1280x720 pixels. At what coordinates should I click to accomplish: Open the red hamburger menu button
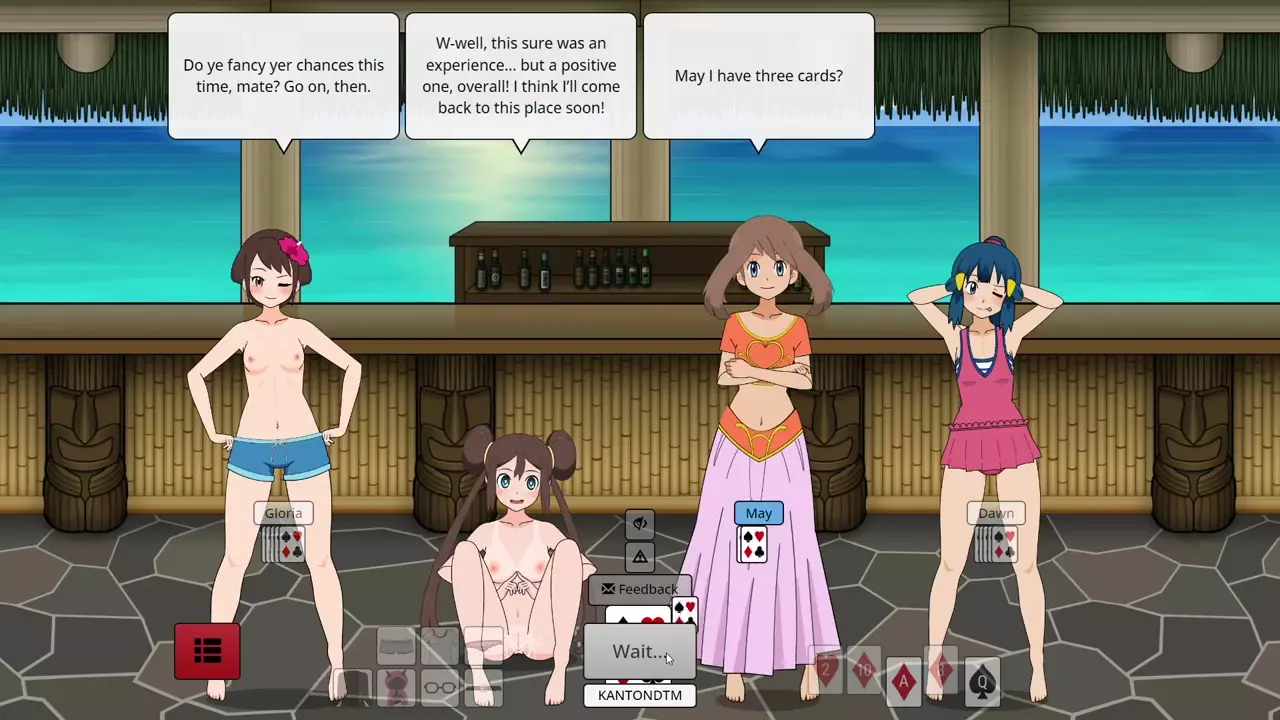pos(207,651)
